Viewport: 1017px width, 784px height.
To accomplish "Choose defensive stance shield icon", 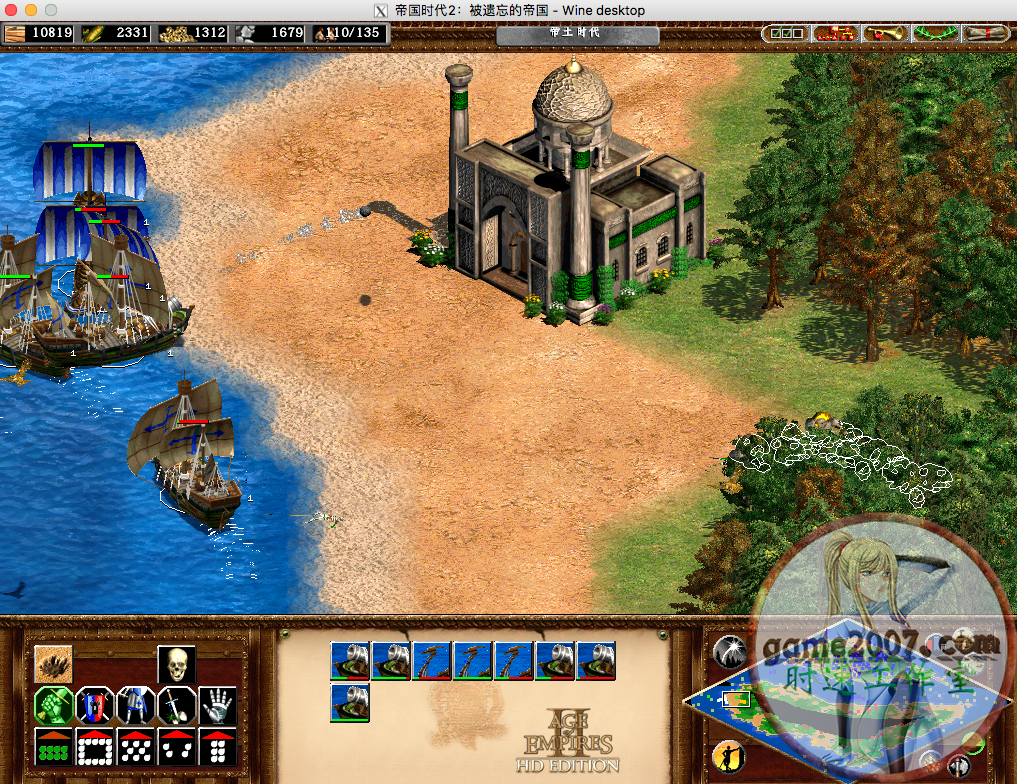I will click(94, 705).
